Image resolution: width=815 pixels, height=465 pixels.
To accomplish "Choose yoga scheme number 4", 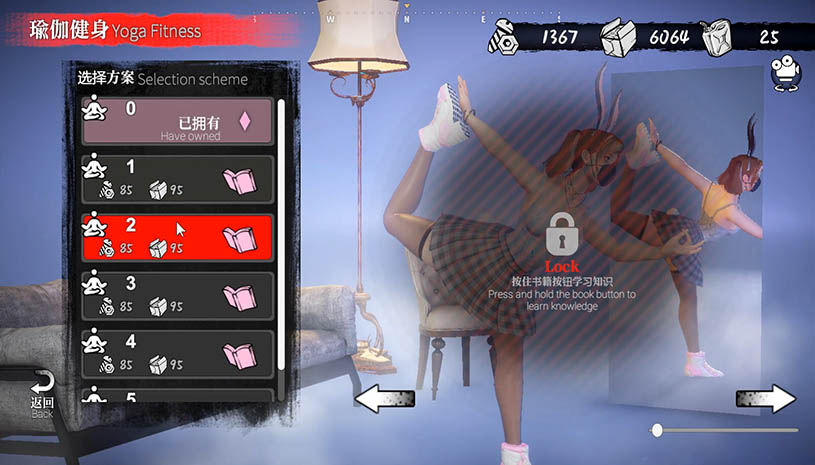I will (x=150, y=353).
